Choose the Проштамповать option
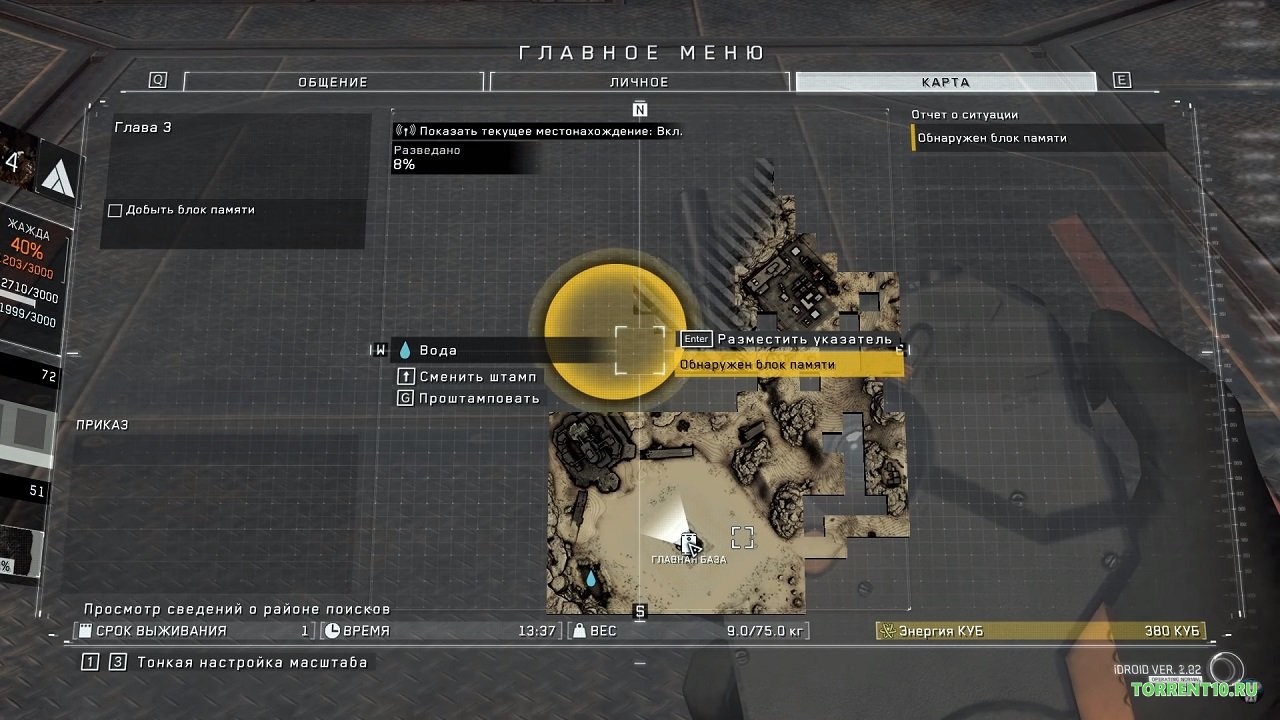 coord(479,398)
